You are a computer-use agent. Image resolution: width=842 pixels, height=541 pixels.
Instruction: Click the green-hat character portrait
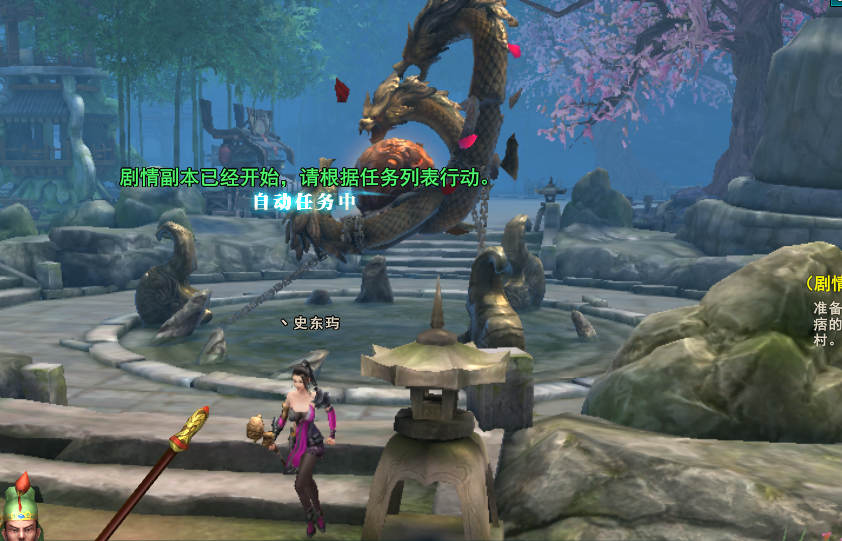[x=20, y=512]
